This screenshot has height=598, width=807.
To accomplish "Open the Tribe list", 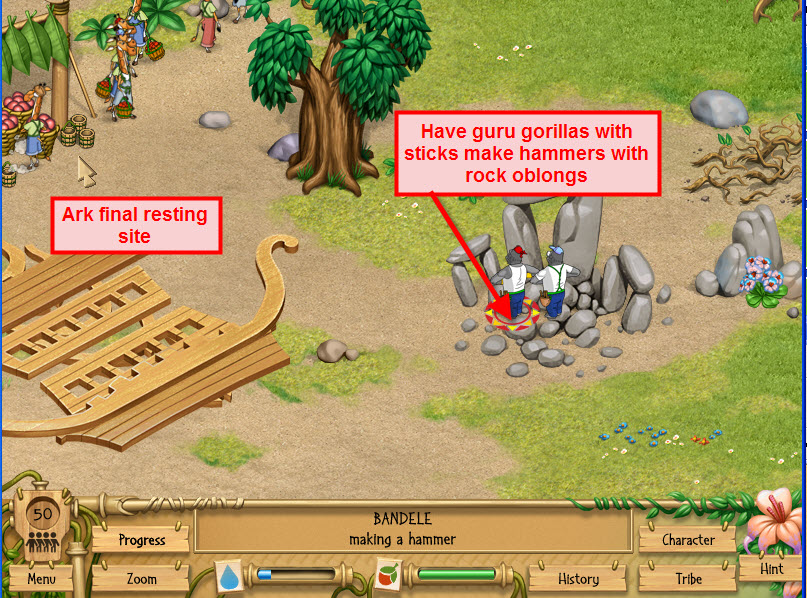I will tap(688, 578).
